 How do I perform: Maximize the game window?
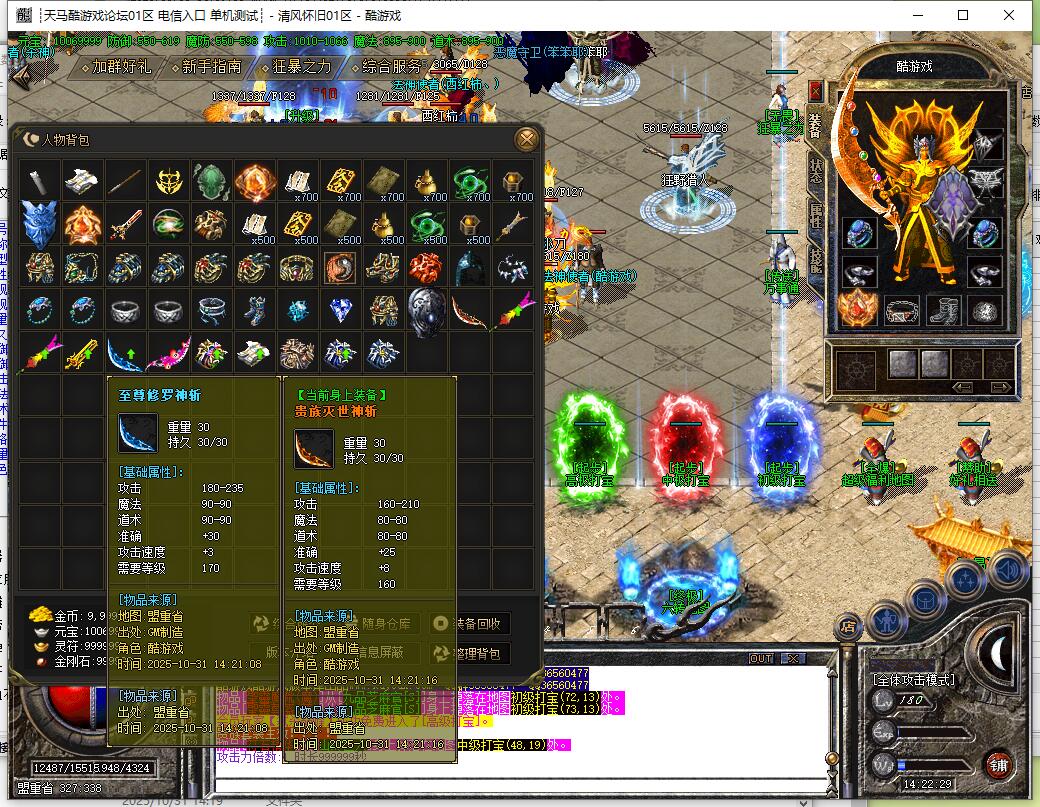click(x=963, y=15)
